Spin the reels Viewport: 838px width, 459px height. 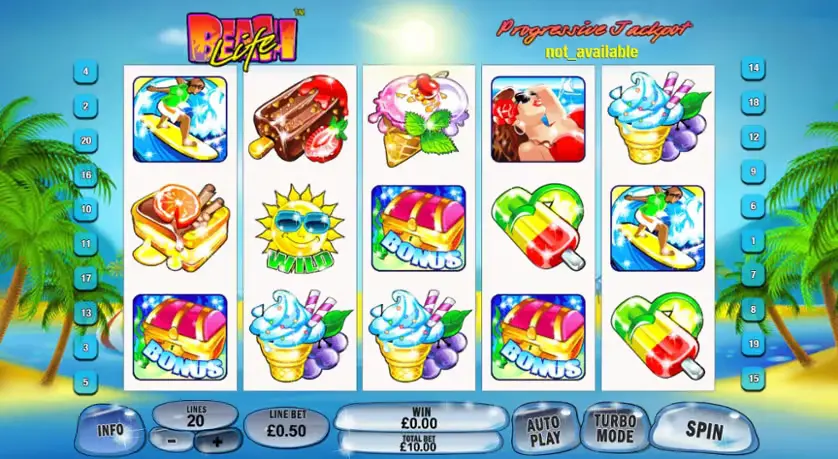click(x=704, y=429)
